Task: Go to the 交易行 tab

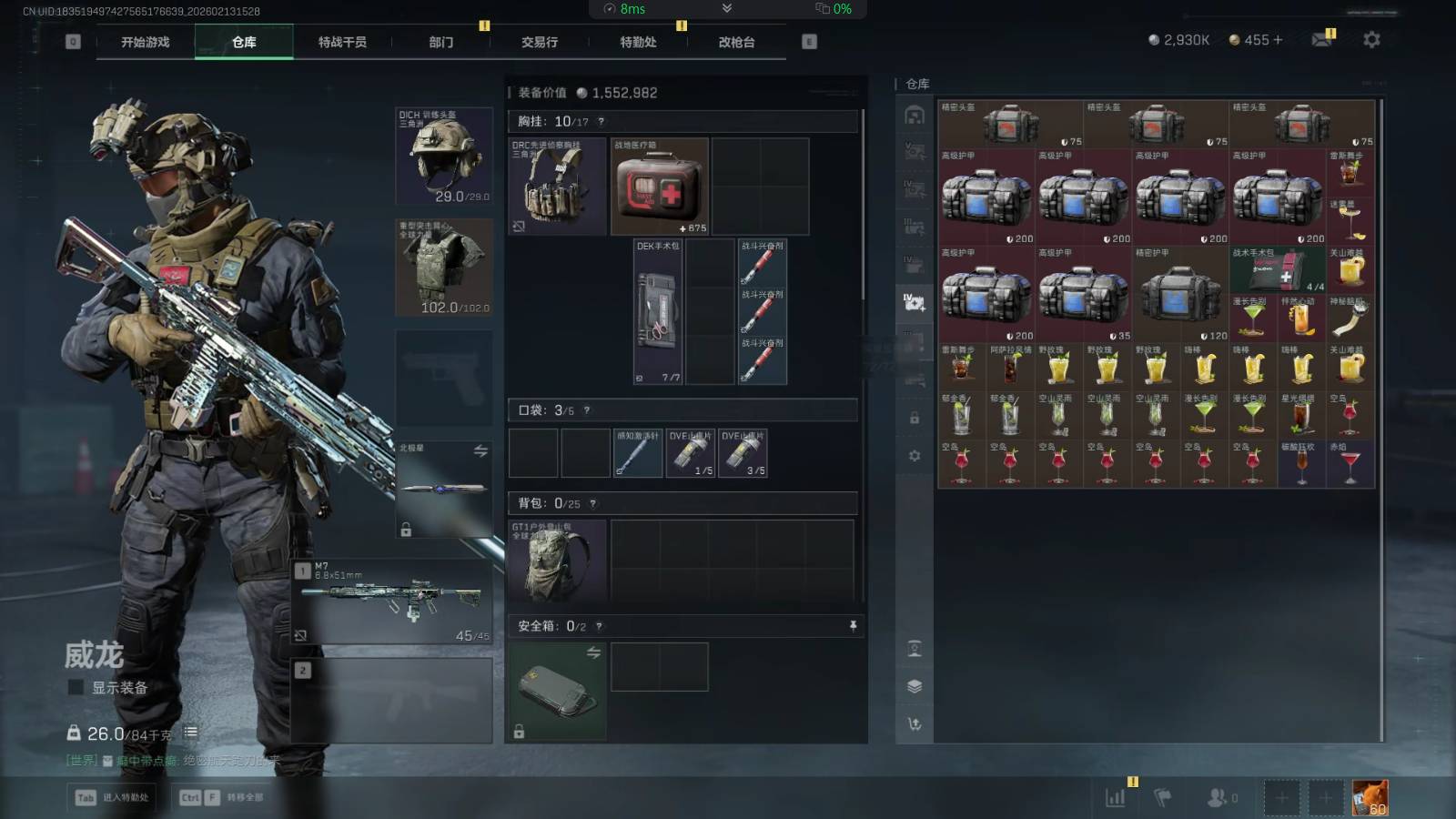Action: [x=540, y=42]
